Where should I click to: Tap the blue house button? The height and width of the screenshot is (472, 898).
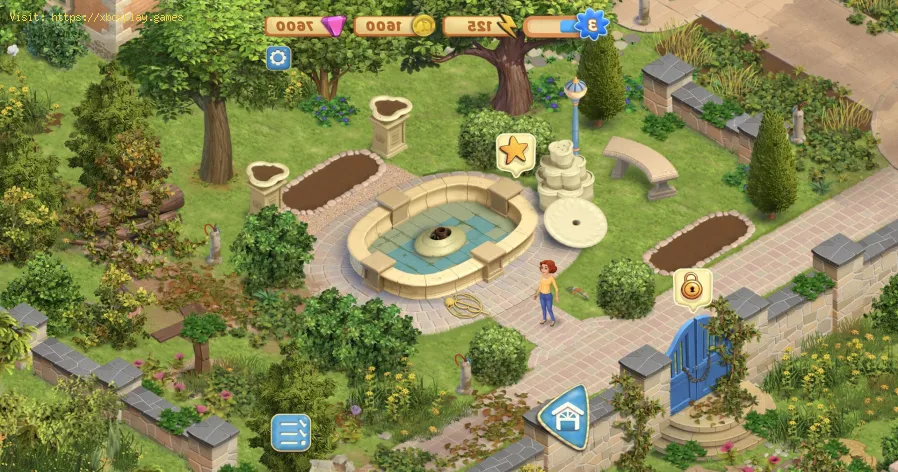tap(563, 417)
